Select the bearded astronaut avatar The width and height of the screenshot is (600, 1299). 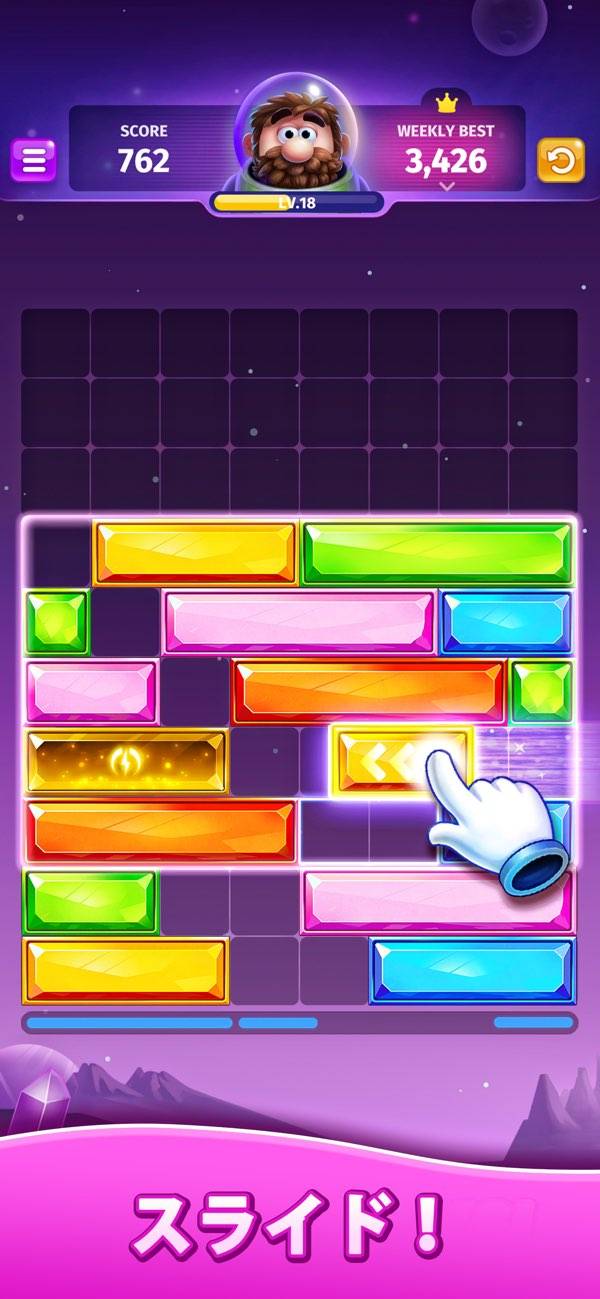[x=297, y=140]
